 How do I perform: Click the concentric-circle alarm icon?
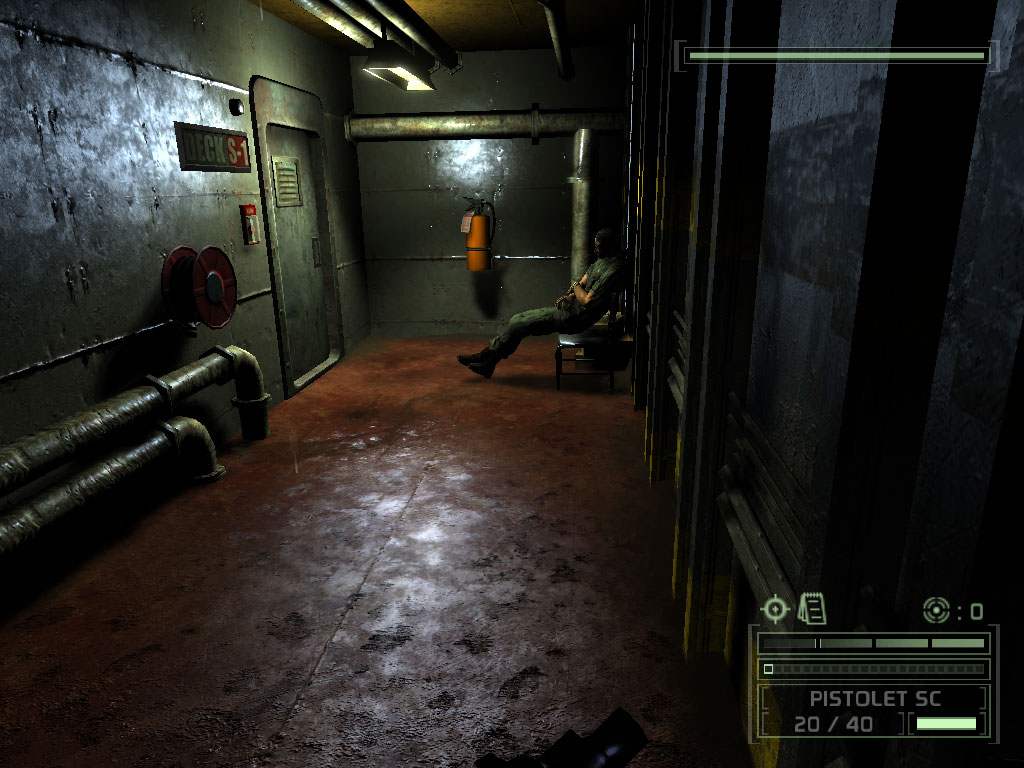click(x=936, y=609)
